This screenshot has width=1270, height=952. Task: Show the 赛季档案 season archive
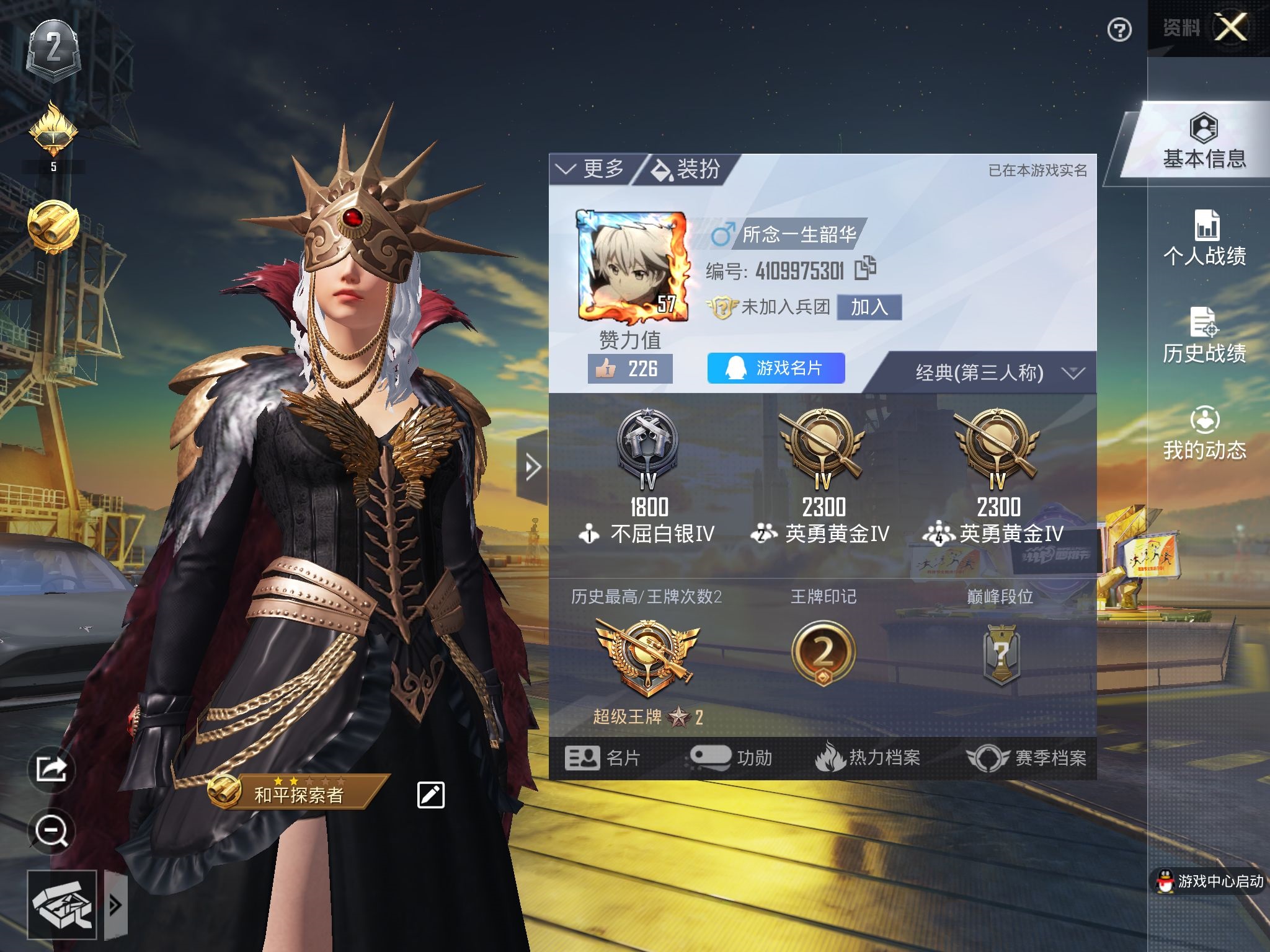point(1027,757)
